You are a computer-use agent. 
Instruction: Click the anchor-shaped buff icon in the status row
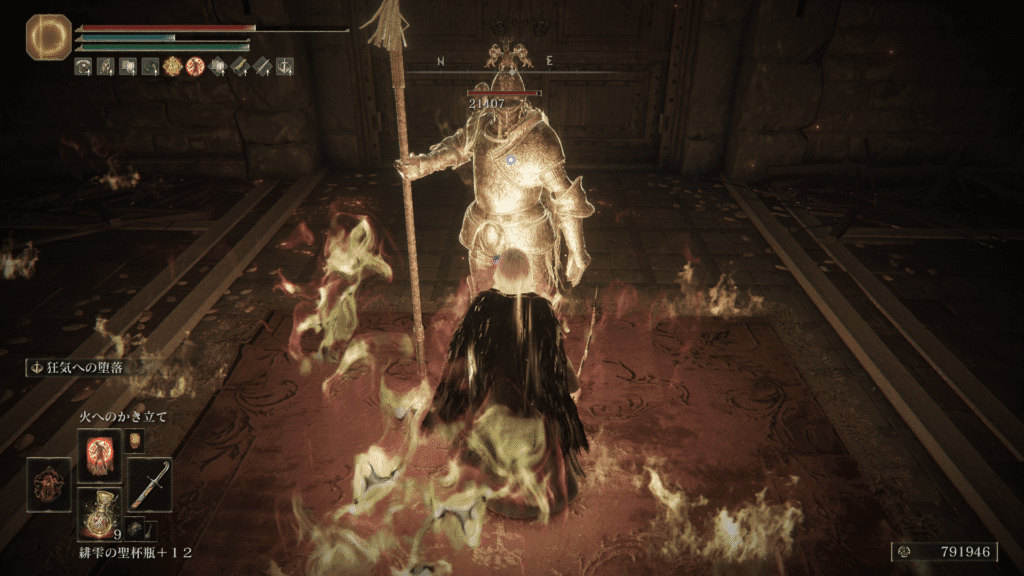pyautogui.click(x=285, y=67)
